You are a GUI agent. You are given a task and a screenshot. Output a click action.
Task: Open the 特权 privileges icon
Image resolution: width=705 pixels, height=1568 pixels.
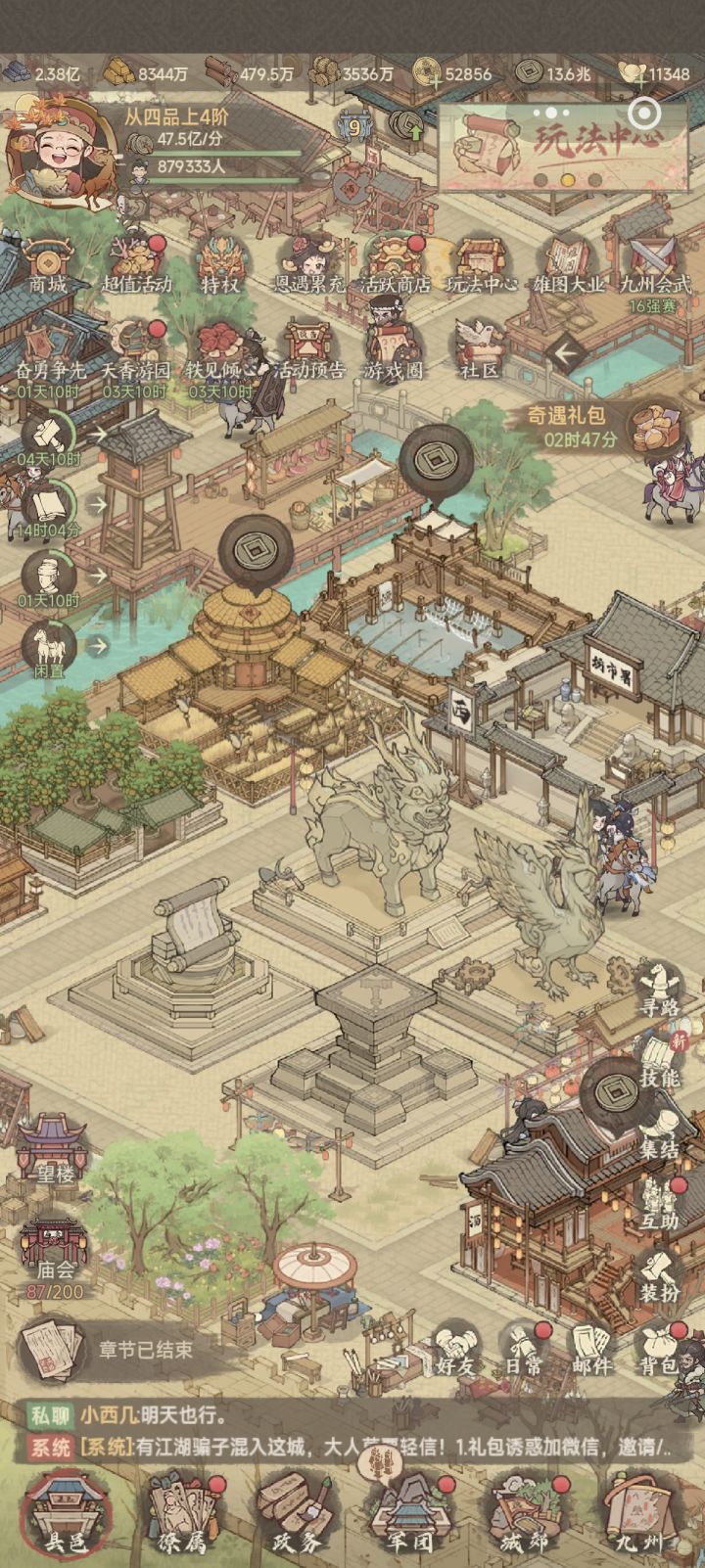(x=220, y=262)
